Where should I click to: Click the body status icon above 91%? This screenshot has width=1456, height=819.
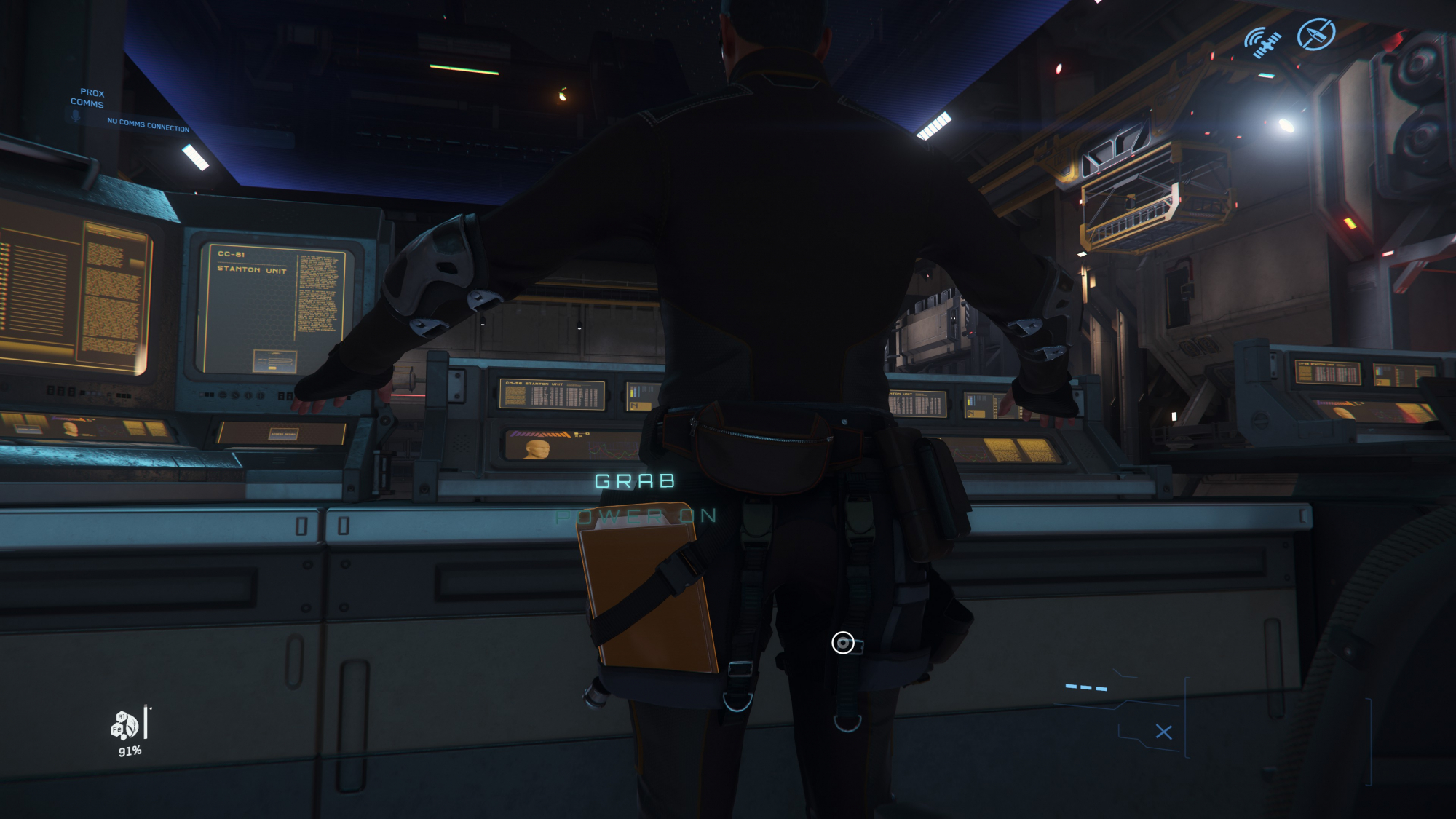tap(124, 726)
